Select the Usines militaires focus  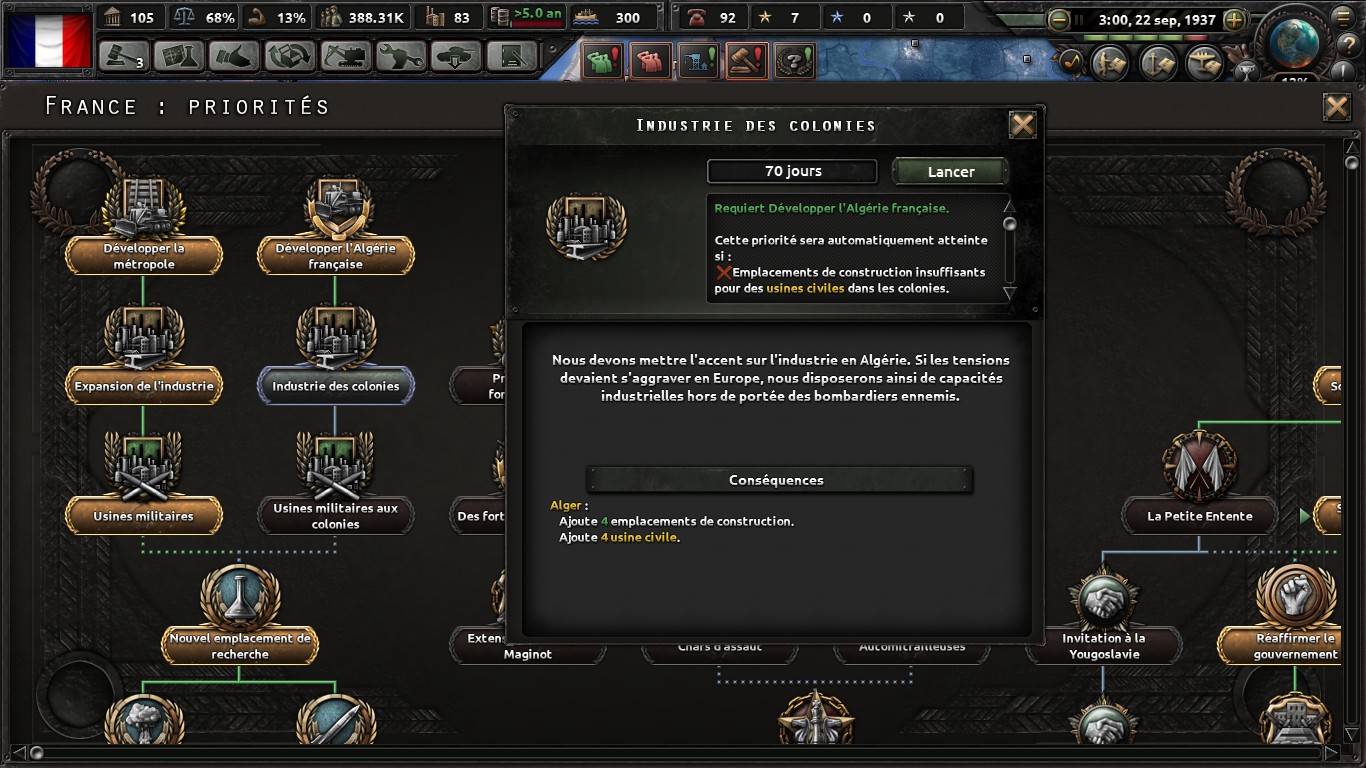pos(144,516)
